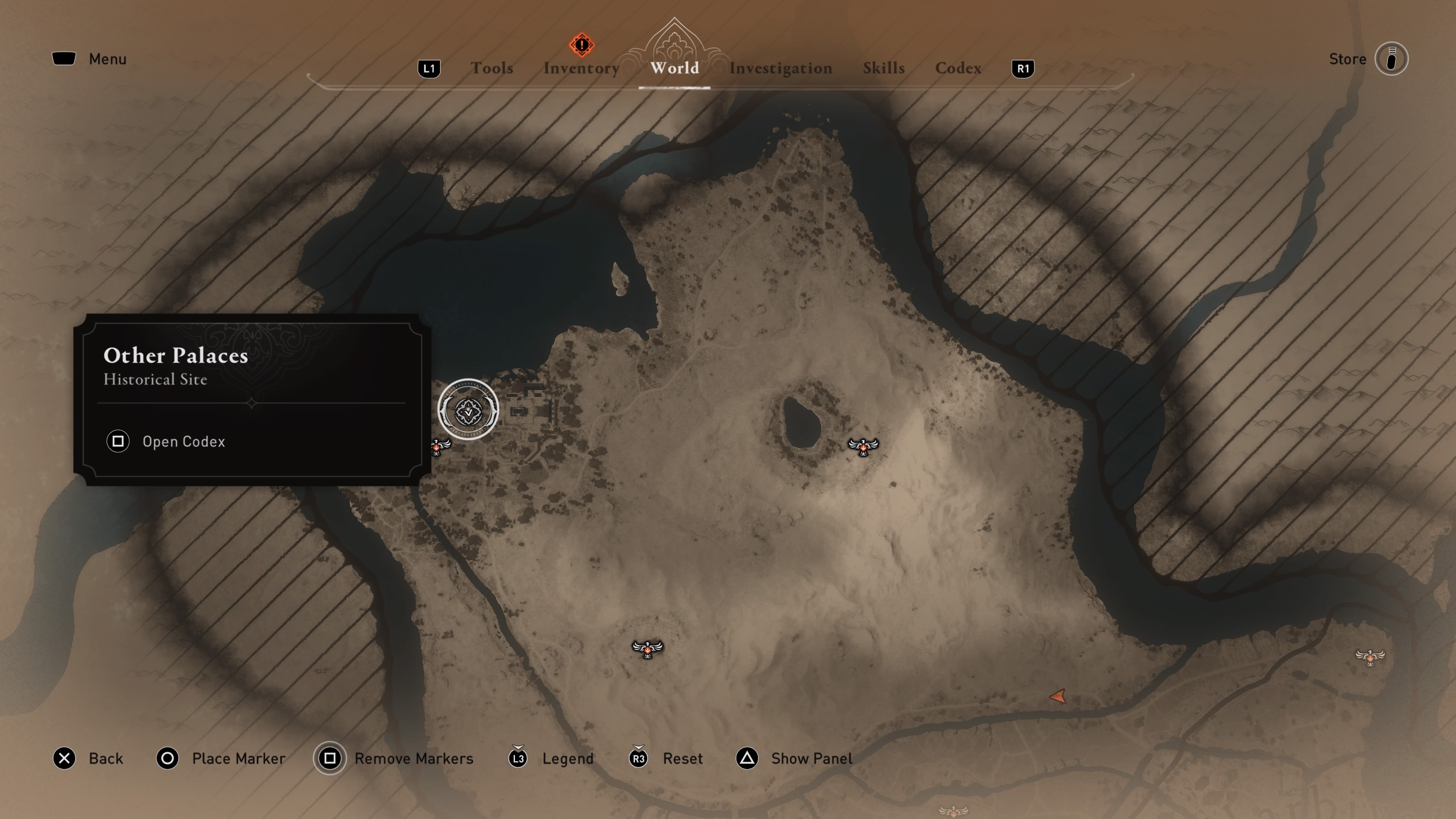1456x819 pixels.
Task: Click the orange player arrow marker
Action: [x=1058, y=697]
